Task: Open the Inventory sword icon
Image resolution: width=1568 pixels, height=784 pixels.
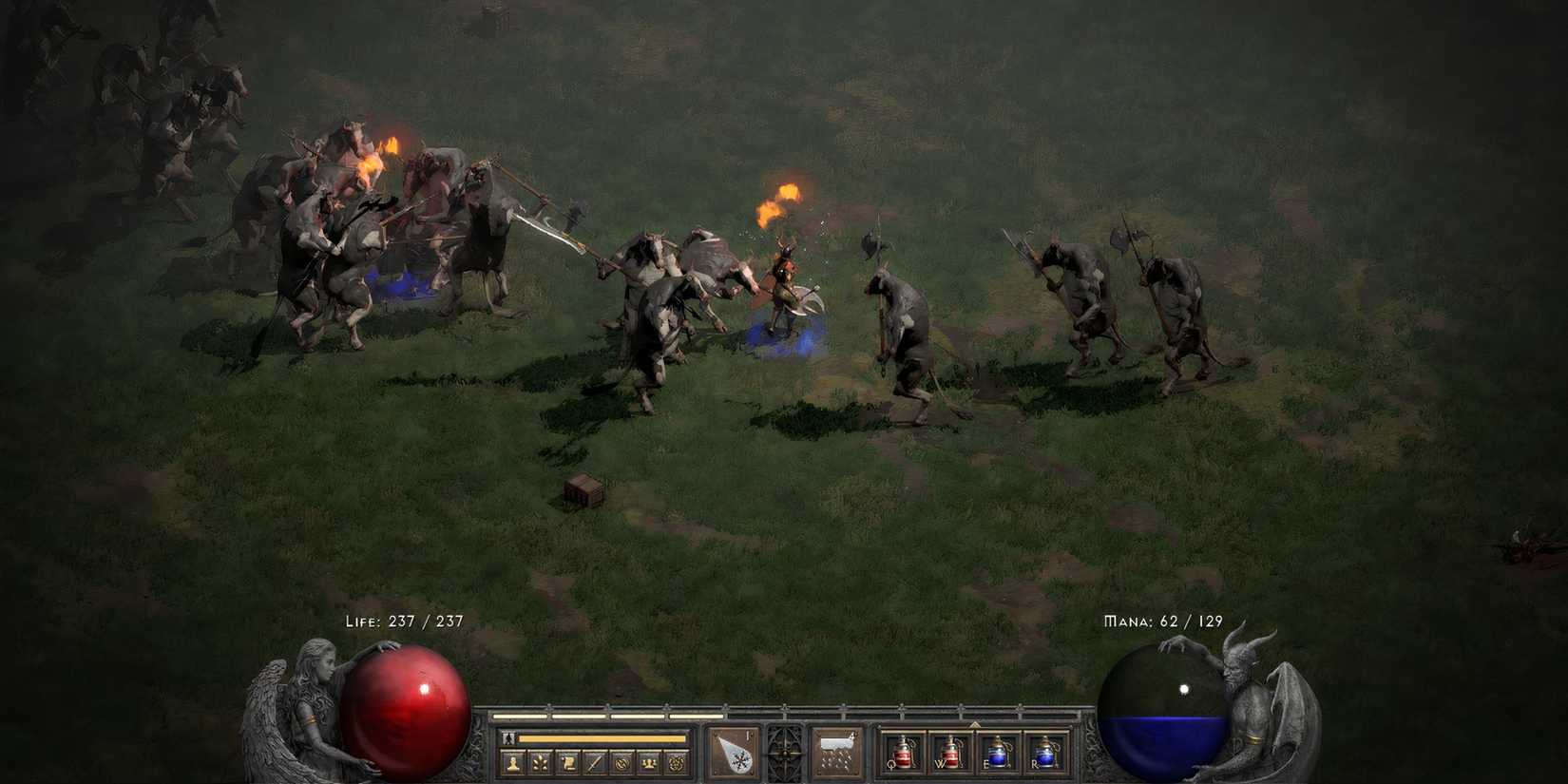Action: tap(595, 762)
